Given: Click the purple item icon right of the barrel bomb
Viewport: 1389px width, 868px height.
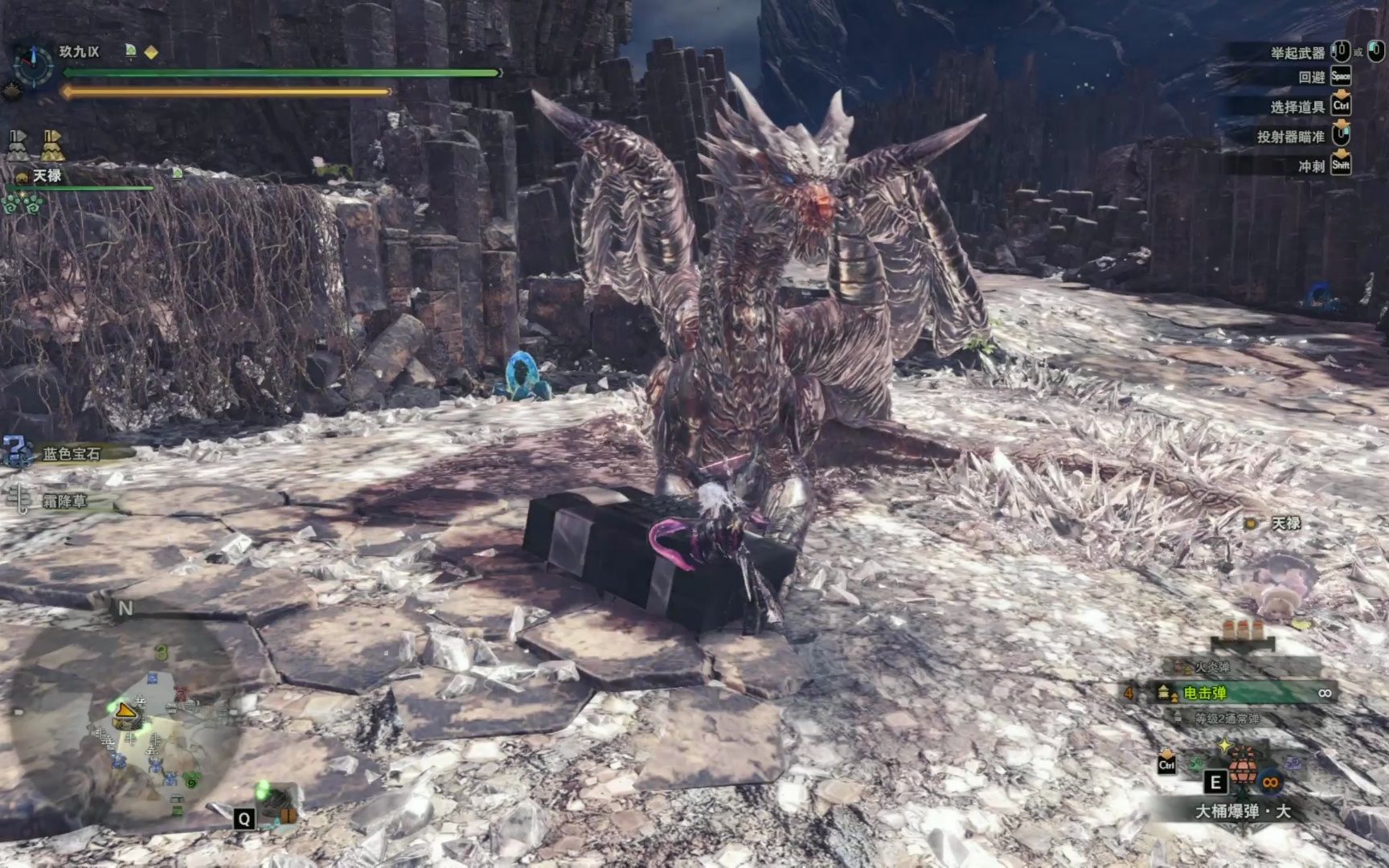Looking at the screenshot, I should pos(1293,761).
